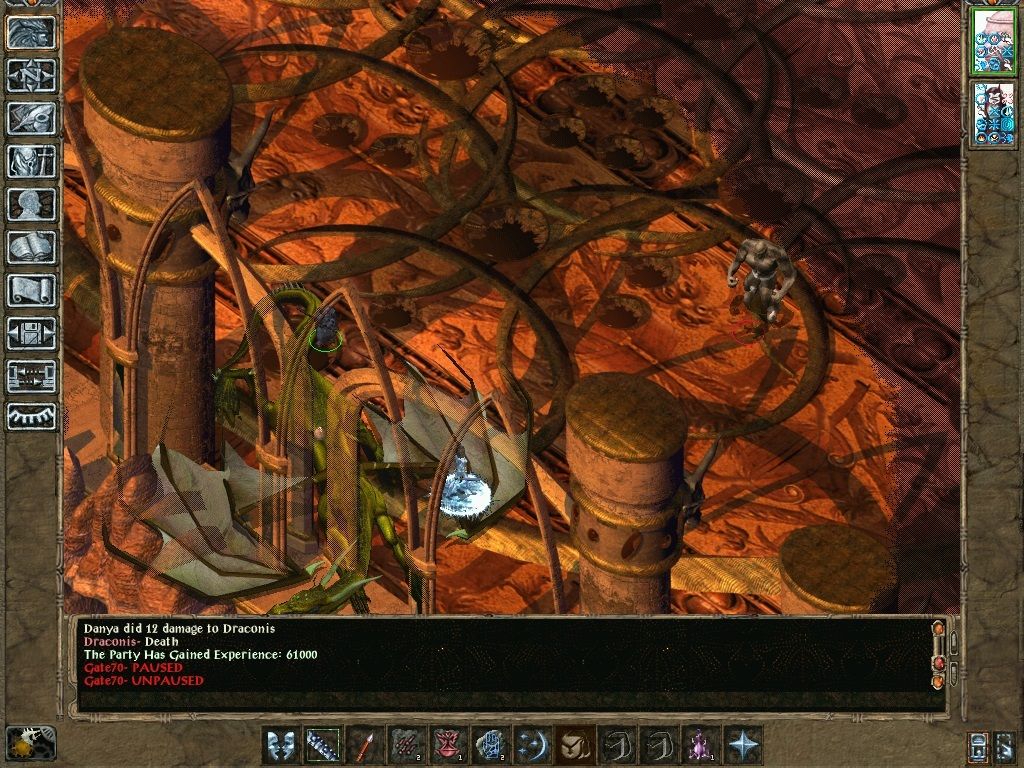This screenshot has width=1024, height=768.
Task: Open the area map with the compass button
Action: point(31,75)
